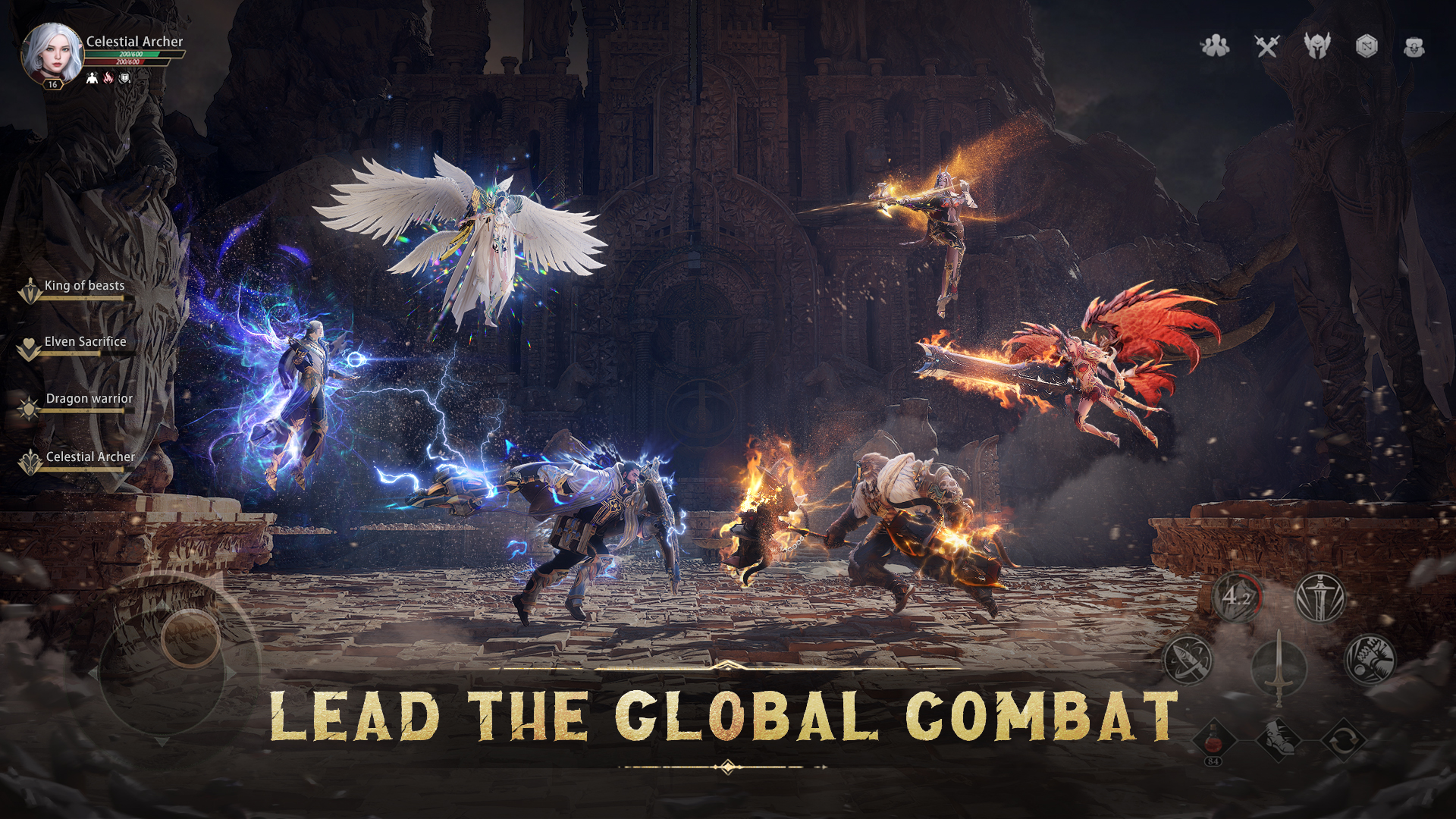
Task: Toggle auto-combat with the circular arrows icon
Action: 1345,739
